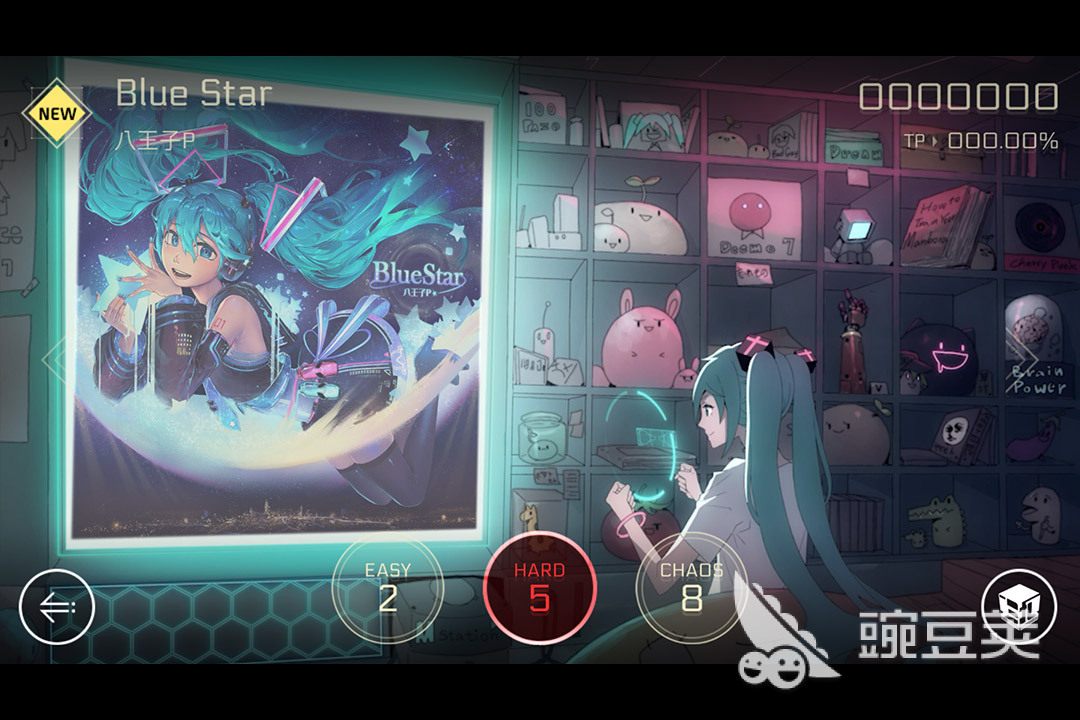This screenshot has width=1080, height=720.
Task: Switch to Chaos difficulty level 8
Action: (x=691, y=587)
